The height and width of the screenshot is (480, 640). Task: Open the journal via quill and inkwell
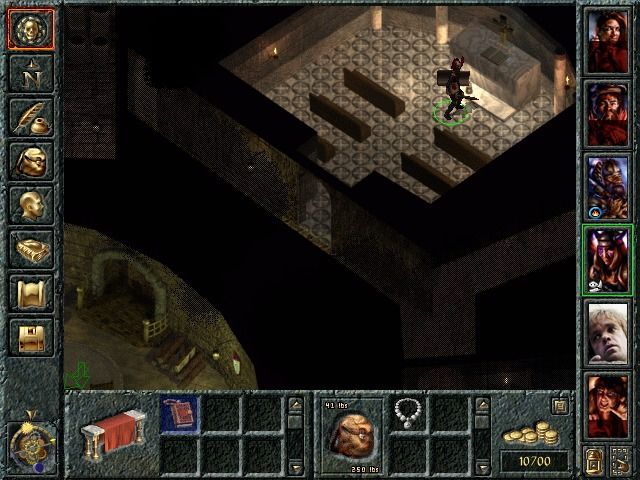click(x=31, y=117)
